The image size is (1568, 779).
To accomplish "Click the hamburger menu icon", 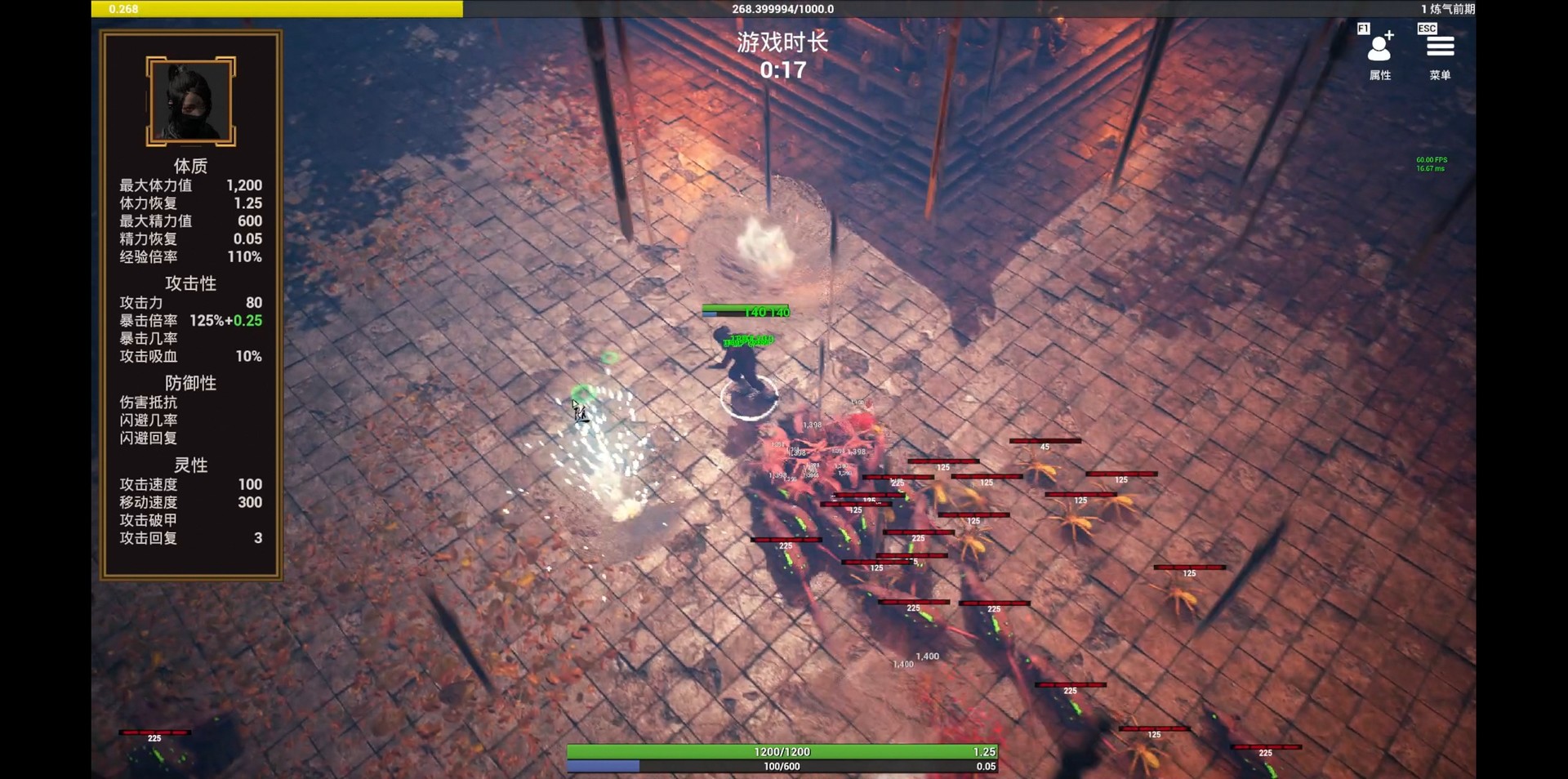I will pyautogui.click(x=1441, y=47).
